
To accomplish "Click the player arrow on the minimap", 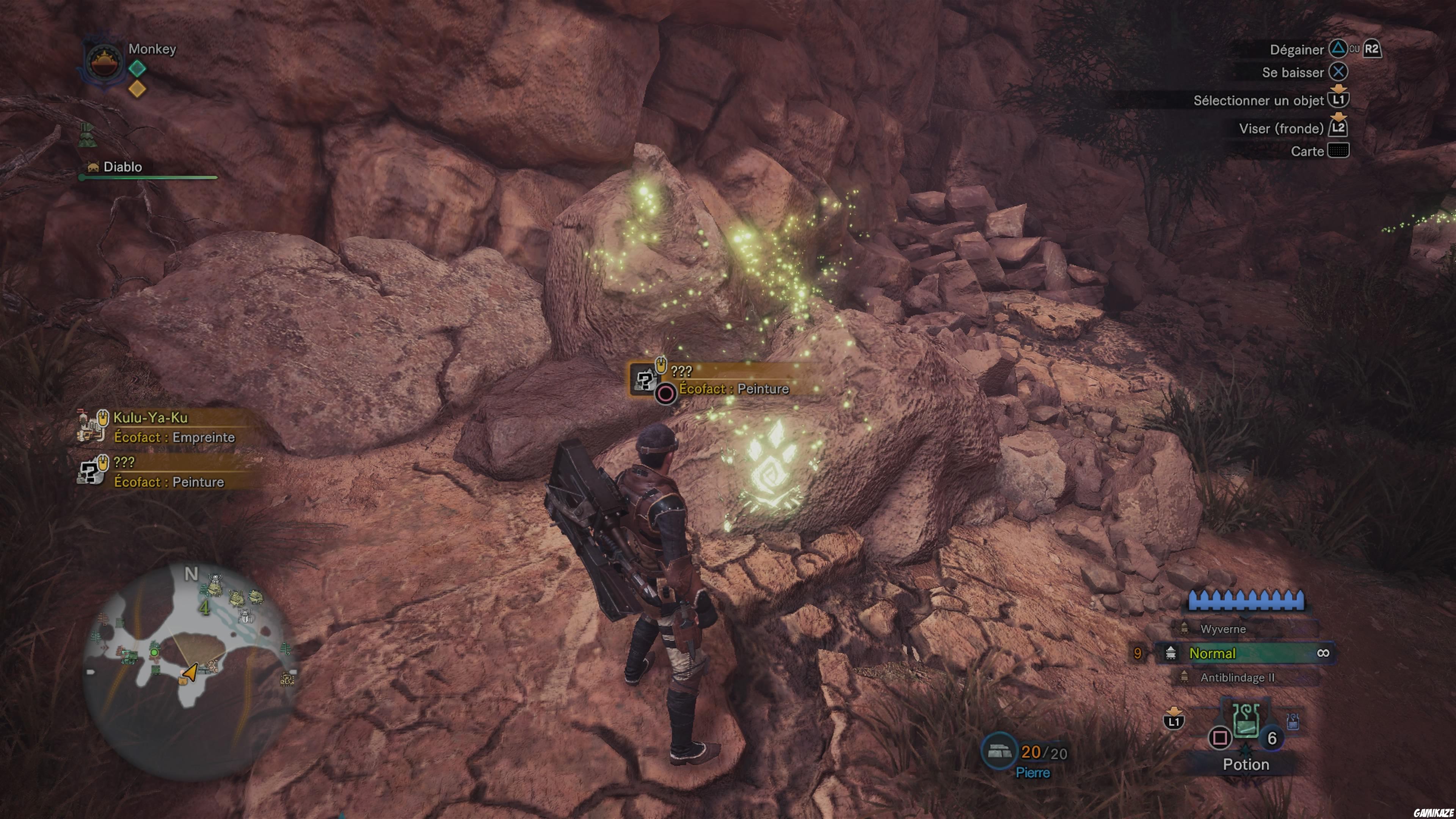I will [x=192, y=673].
